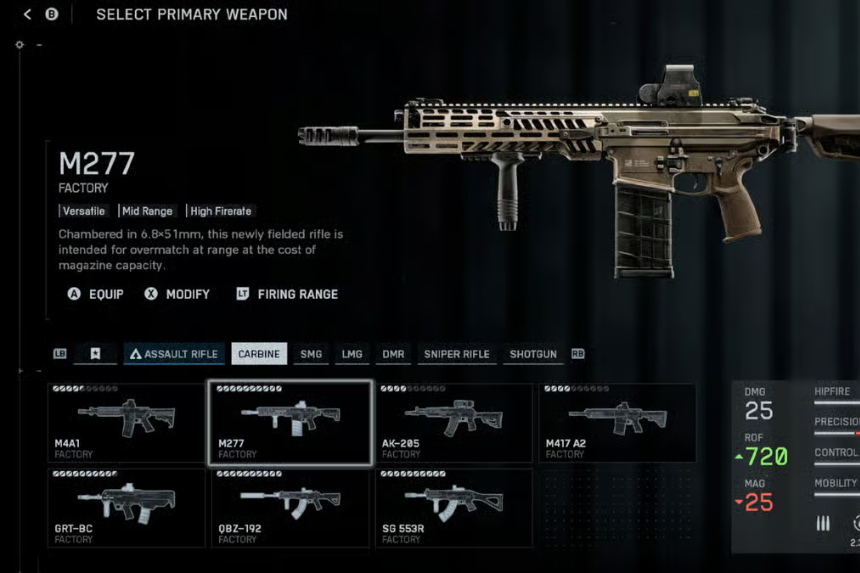Open the Sniper Rifle category
860x573 pixels.
(456, 354)
